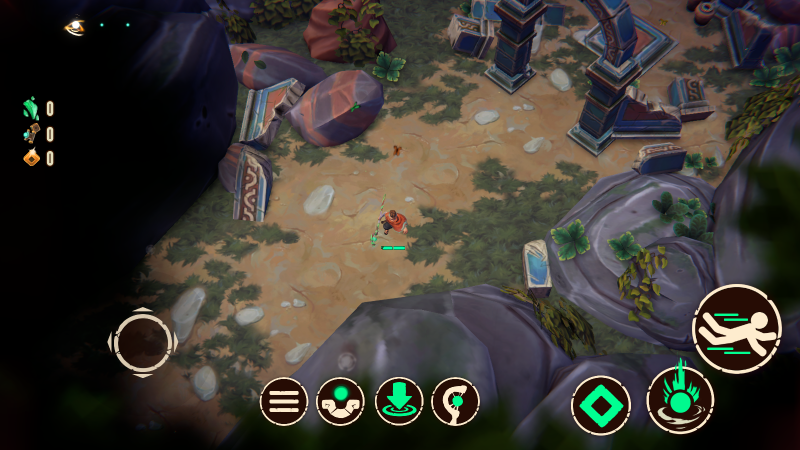Use the curved staff with green orb
The image size is (800, 450).
(456, 402)
